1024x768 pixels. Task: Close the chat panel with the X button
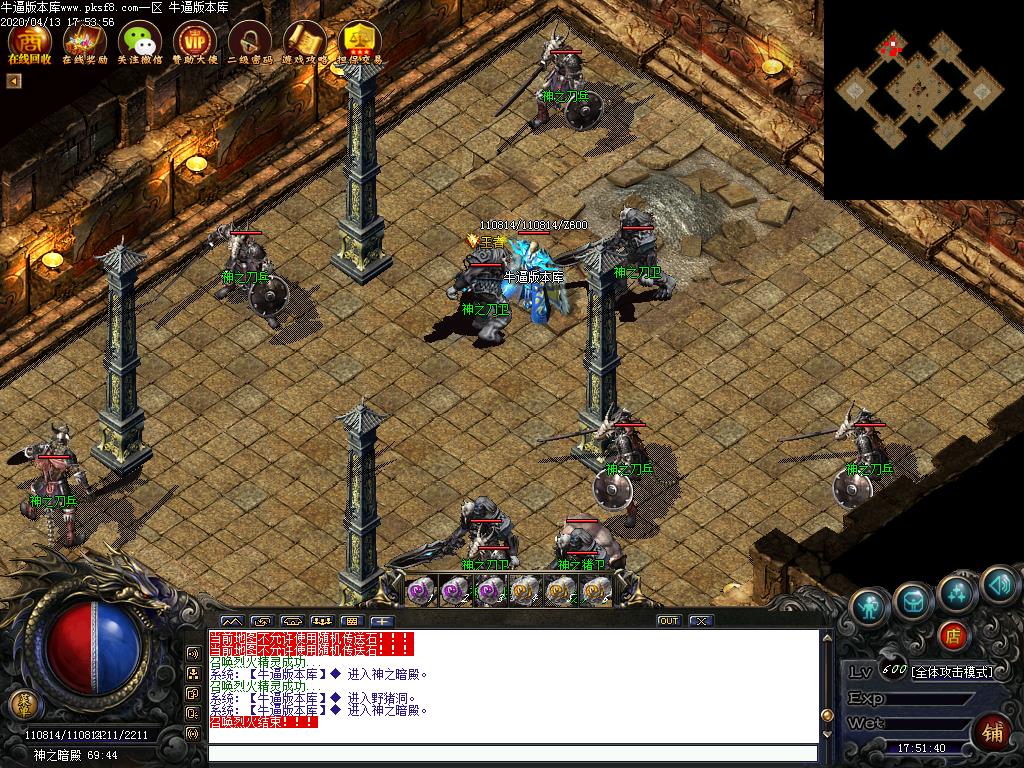[701, 621]
